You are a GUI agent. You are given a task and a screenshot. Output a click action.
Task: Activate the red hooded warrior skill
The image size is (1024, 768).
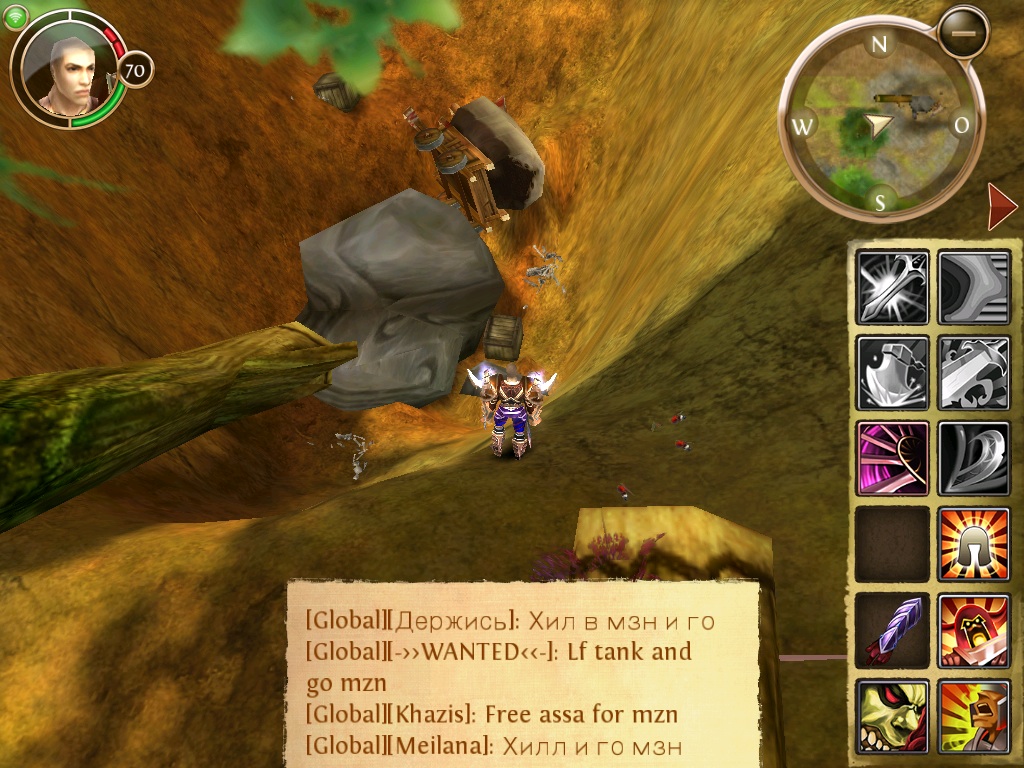click(974, 630)
